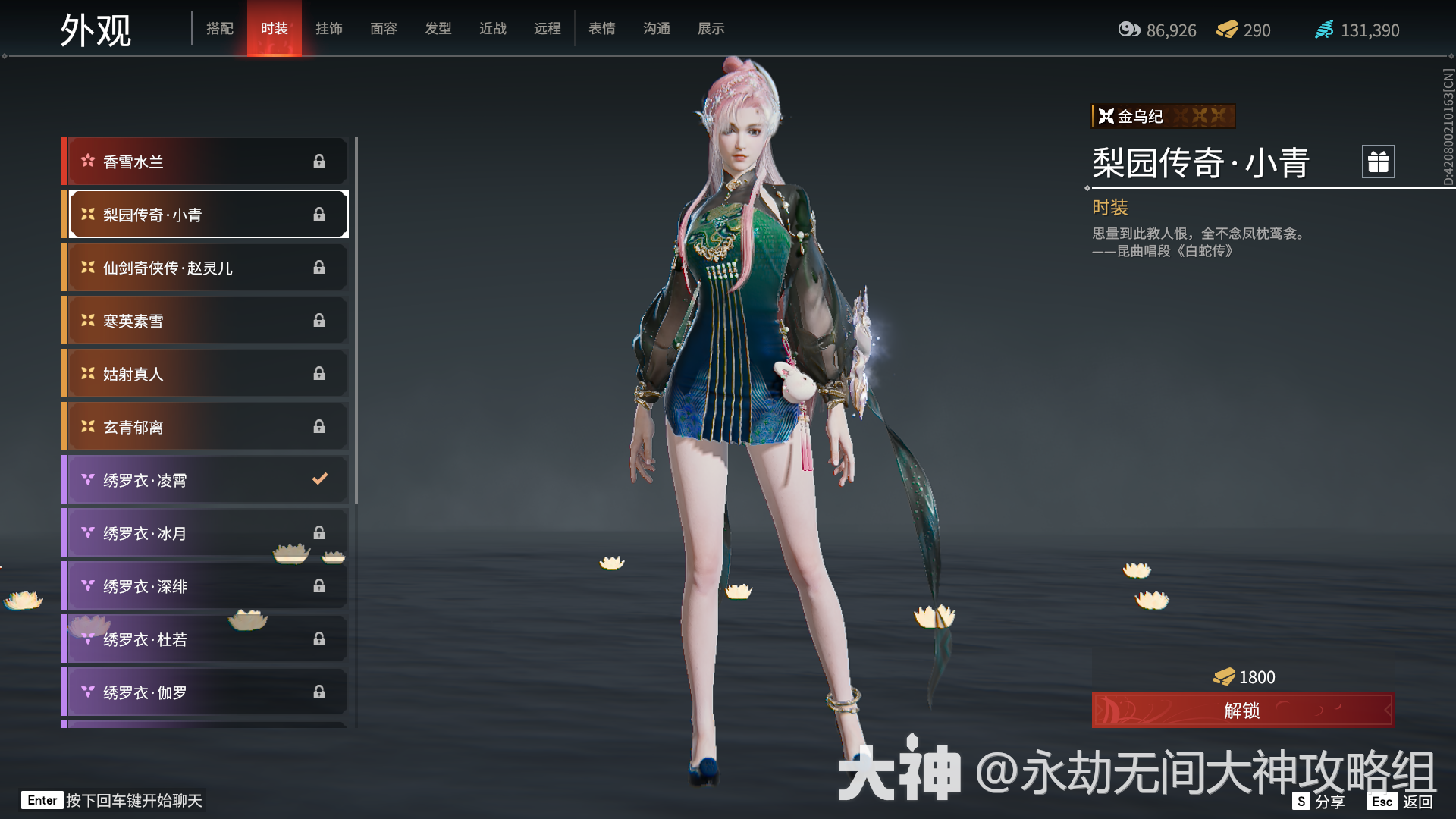Viewport: 1456px width, 819px height.
Task: Select the equipped 绣罗衣·凌霄 outfit checkmark
Action: click(320, 479)
